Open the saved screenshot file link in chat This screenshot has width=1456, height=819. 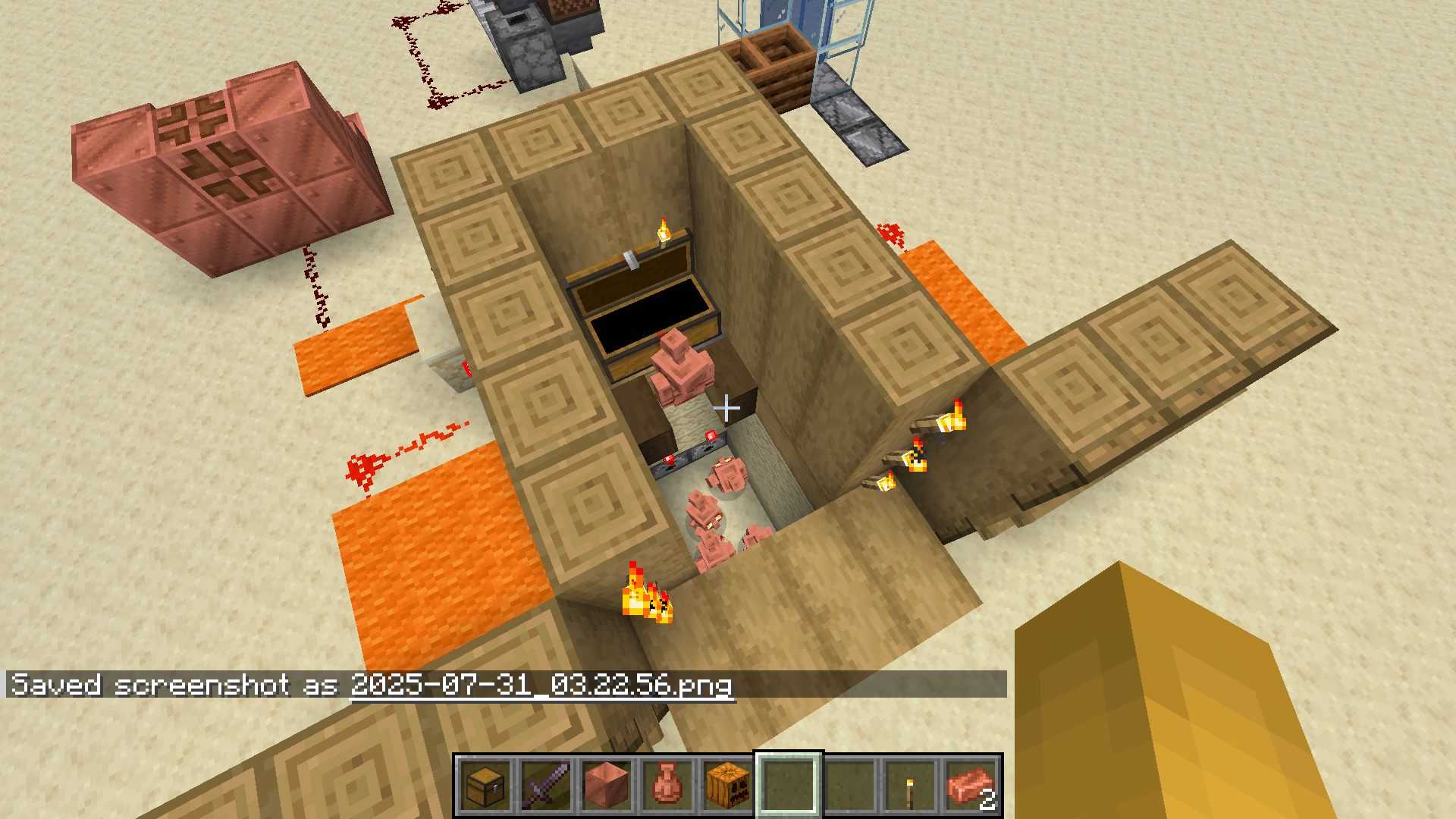pos(541,686)
